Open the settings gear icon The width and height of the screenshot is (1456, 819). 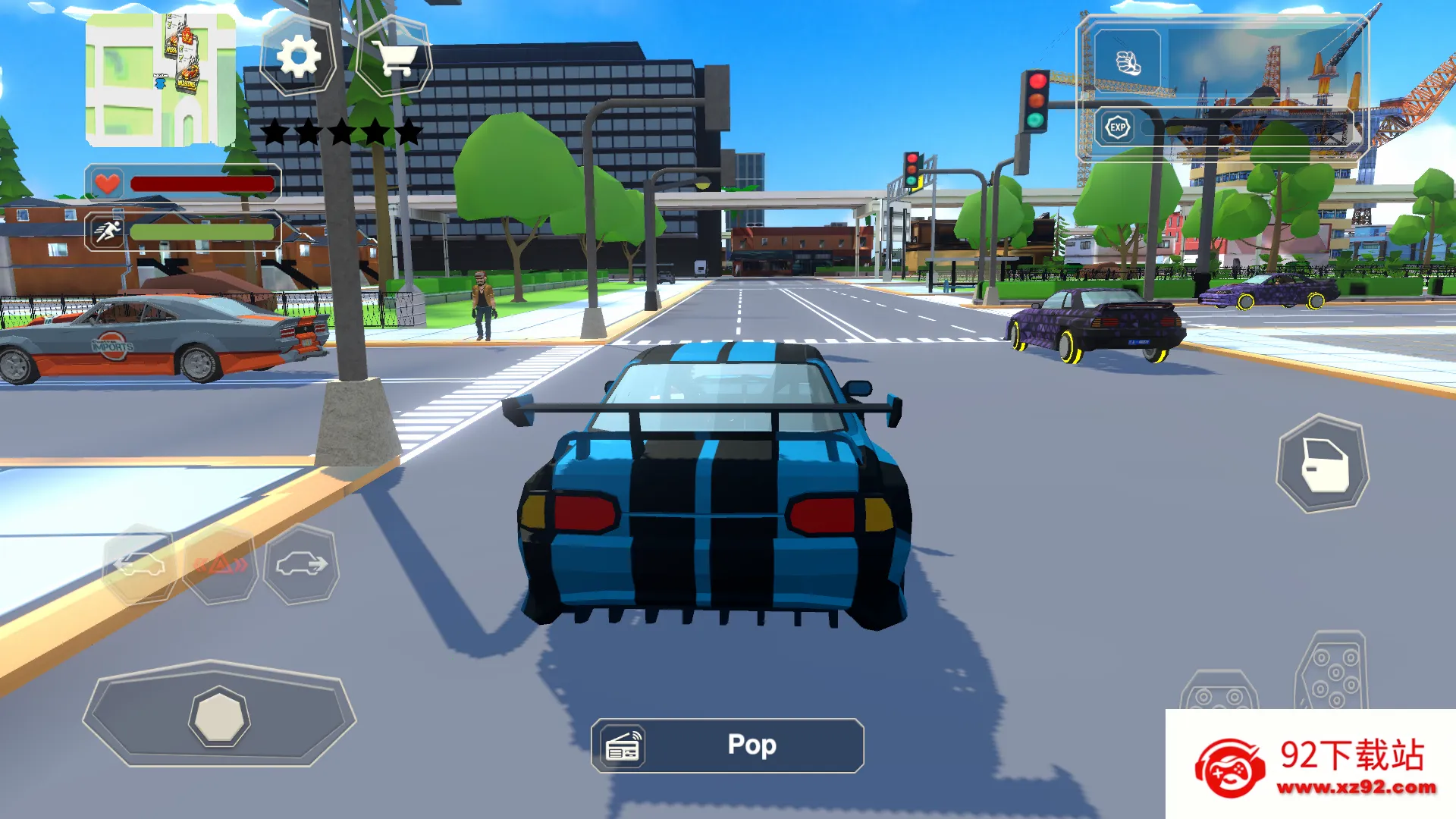point(298,56)
